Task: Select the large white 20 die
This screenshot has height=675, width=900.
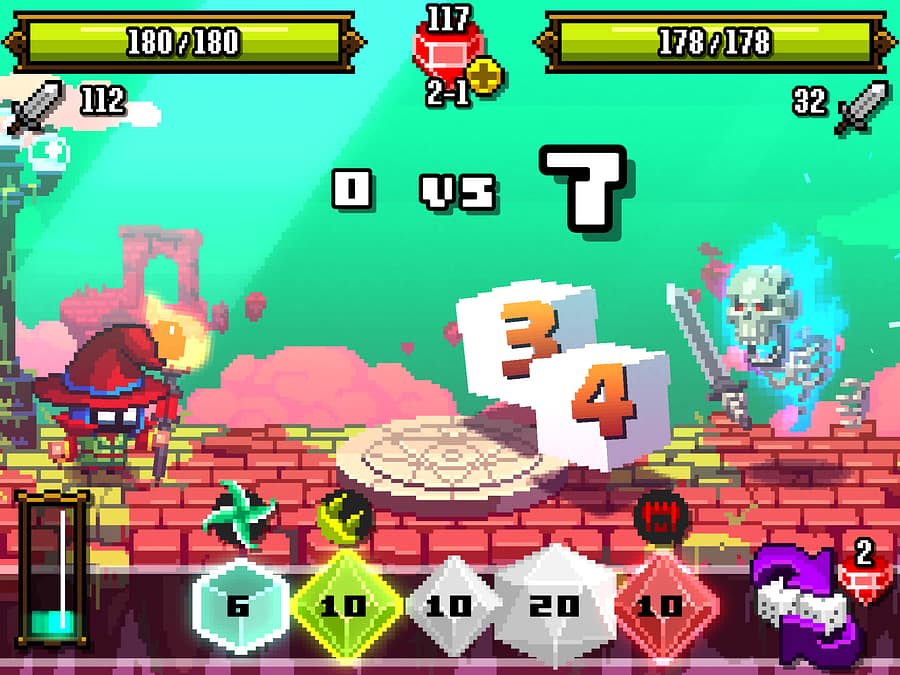Action: pyautogui.click(x=556, y=603)
